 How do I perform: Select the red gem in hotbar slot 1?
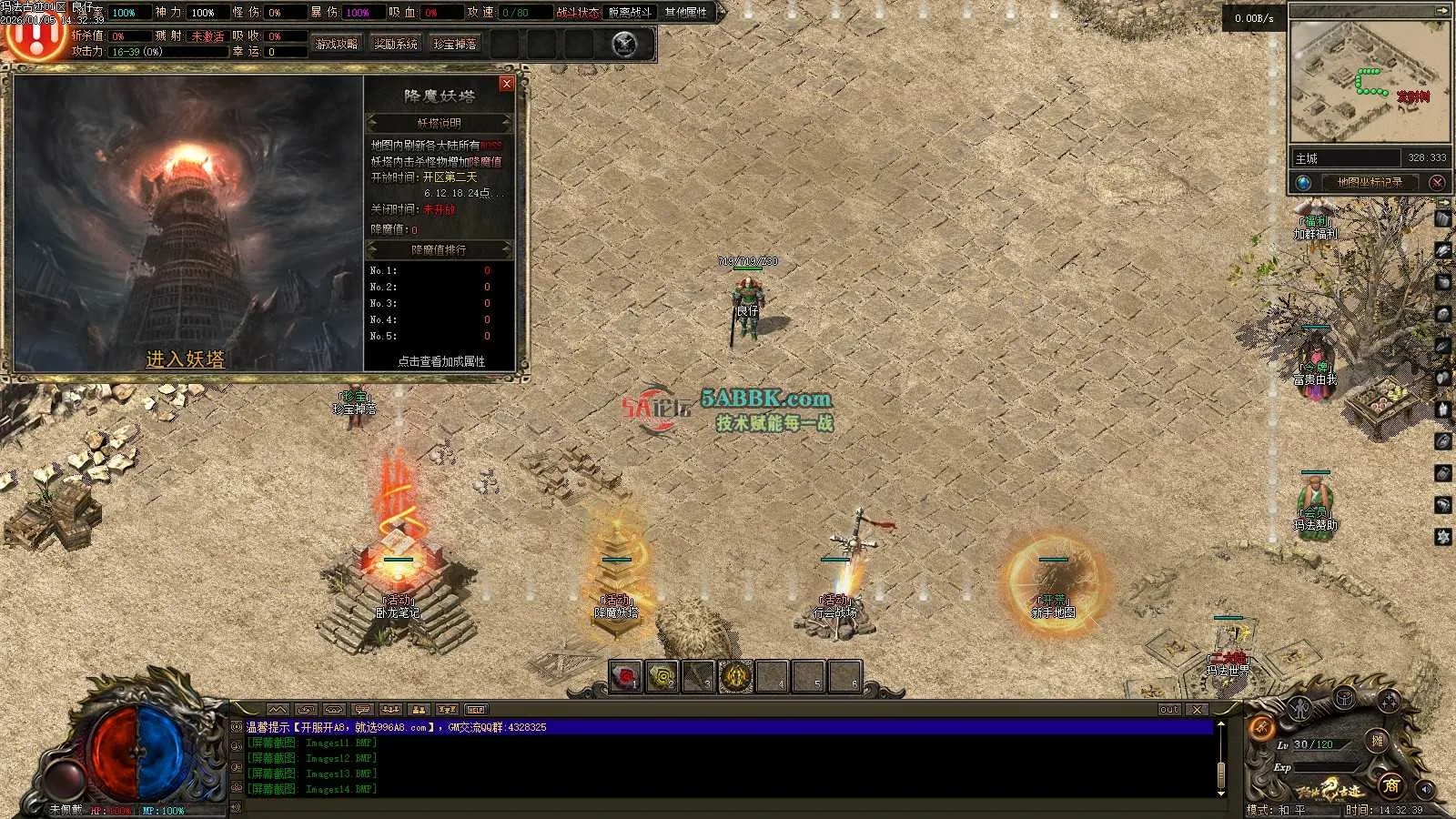[625, 677]
